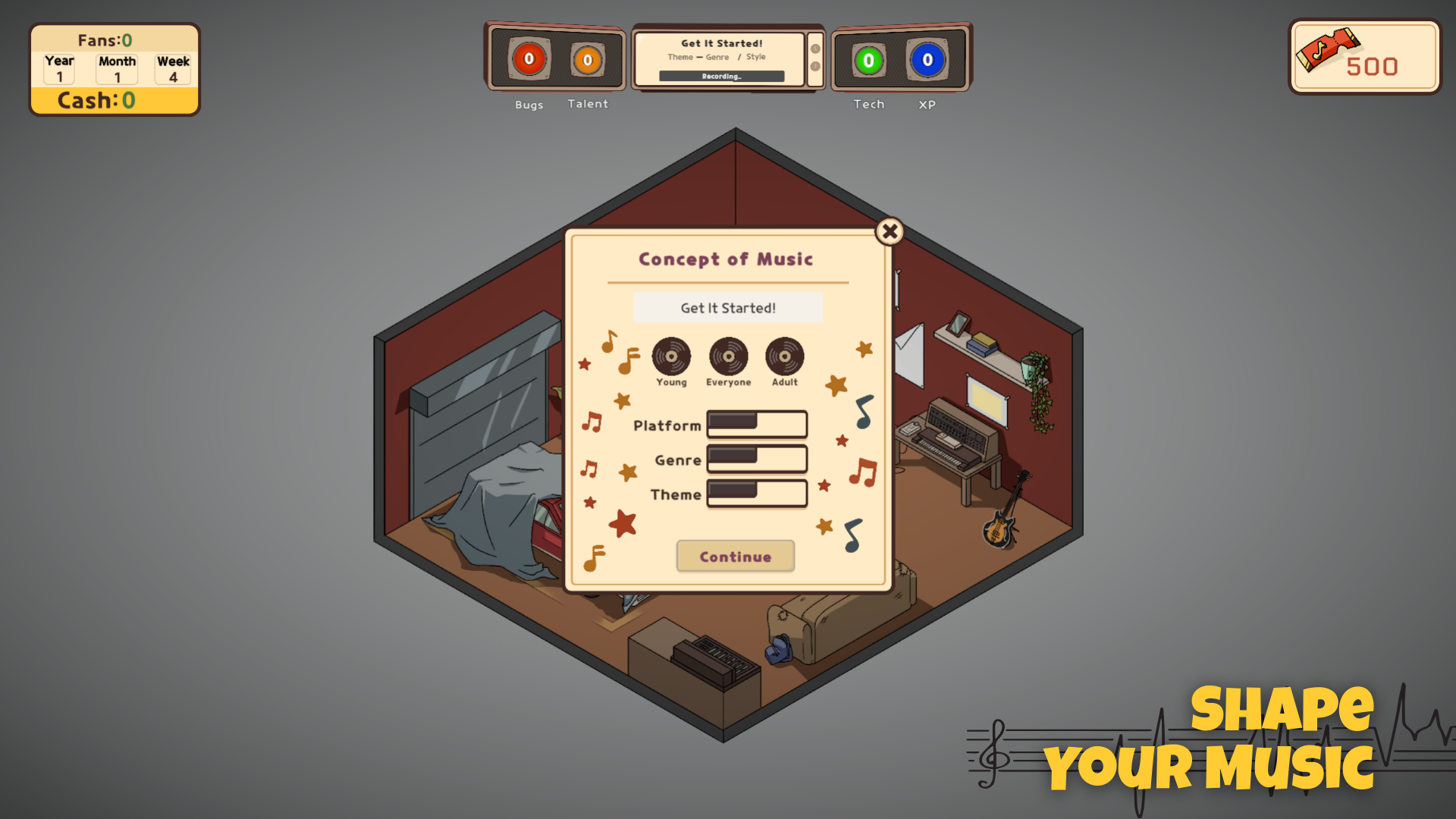The width and height of the screenshot is (1456, 819).
Task: Open the Platform selector
Action: click(756, 424)
